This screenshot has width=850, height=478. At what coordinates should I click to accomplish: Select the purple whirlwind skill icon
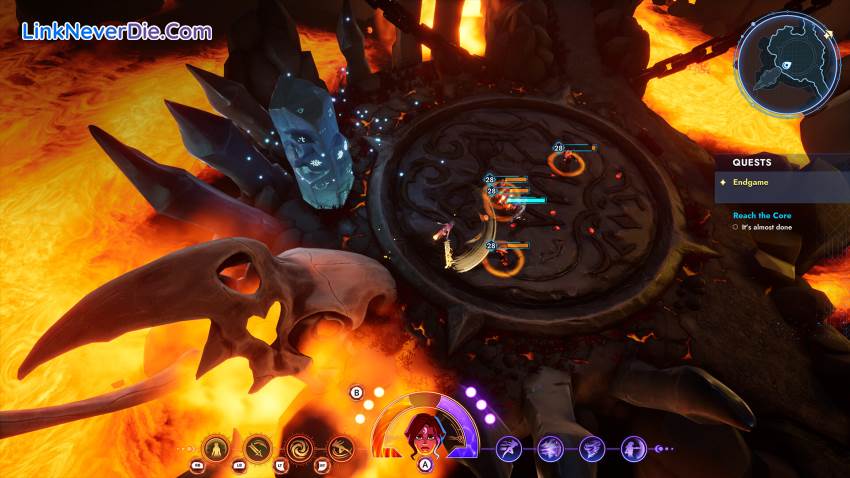click(592, 449)
